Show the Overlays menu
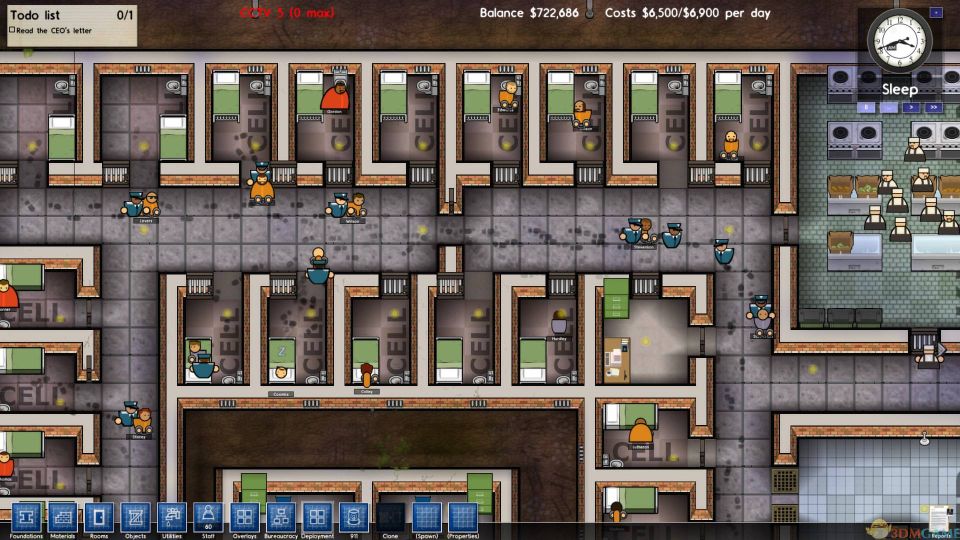 [x=244, y=517]
